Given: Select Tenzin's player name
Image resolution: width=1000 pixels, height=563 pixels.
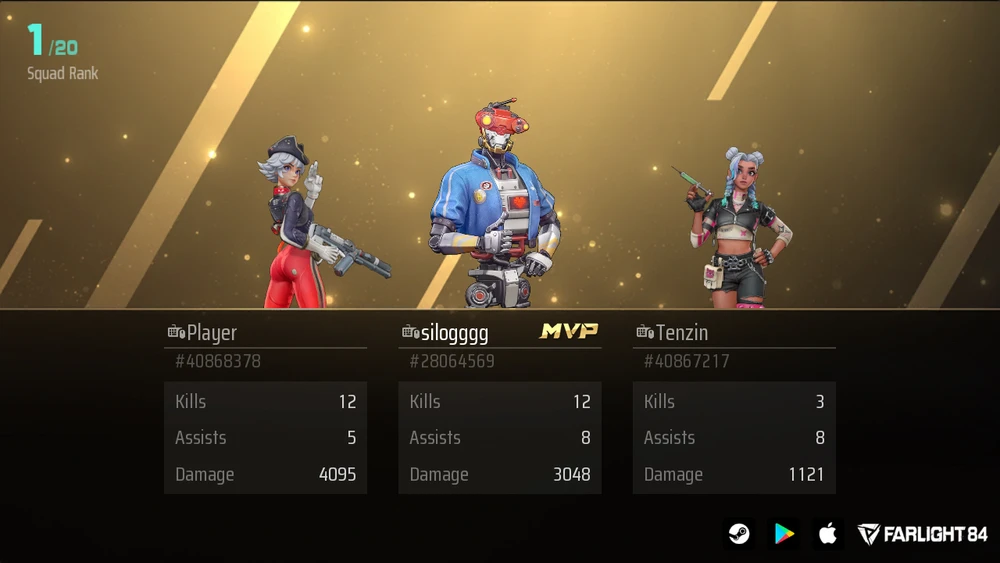Looking at the screenshot, I should [x=683, y=333].
